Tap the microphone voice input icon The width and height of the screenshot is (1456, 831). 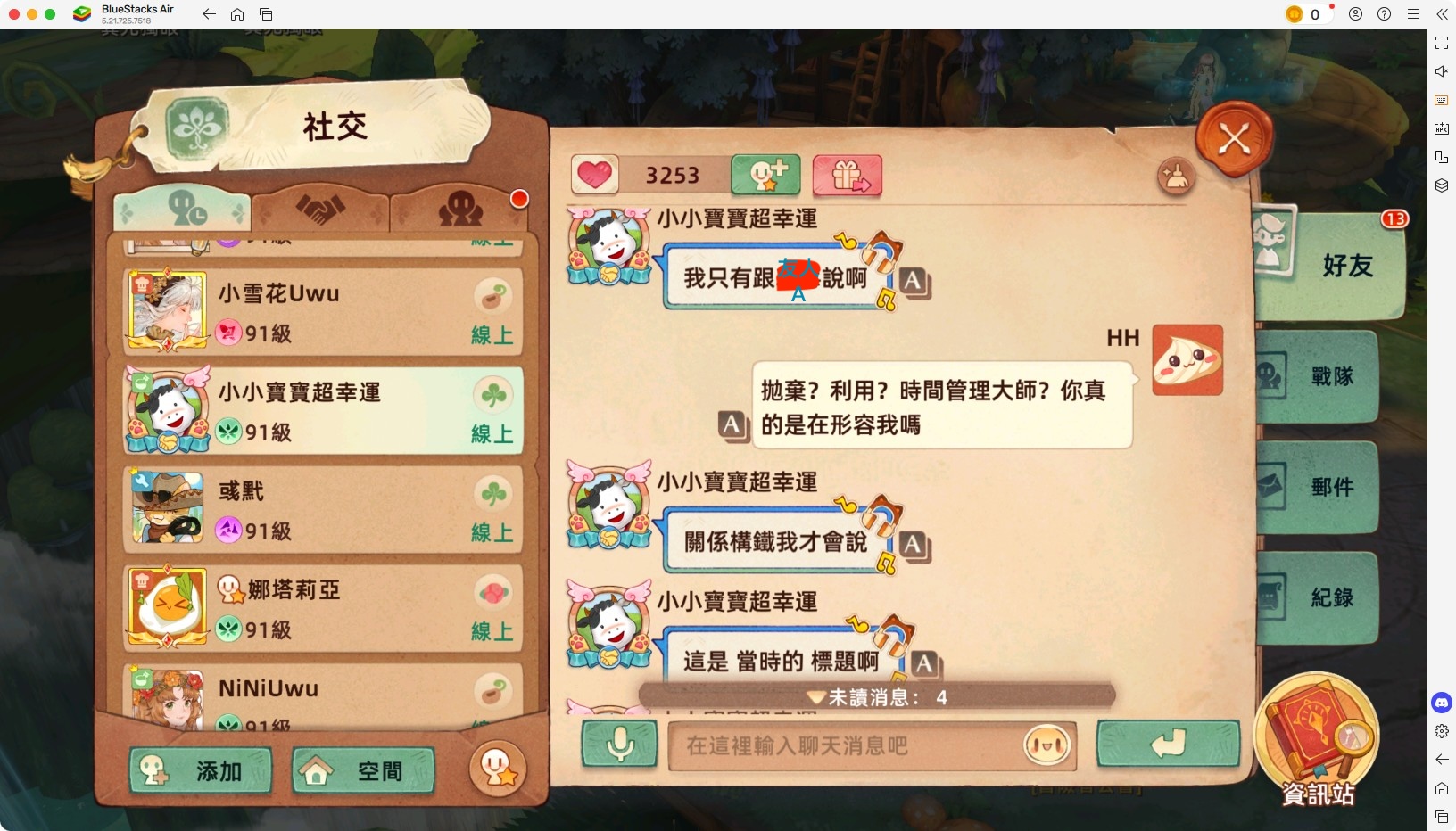pos(619,746)
